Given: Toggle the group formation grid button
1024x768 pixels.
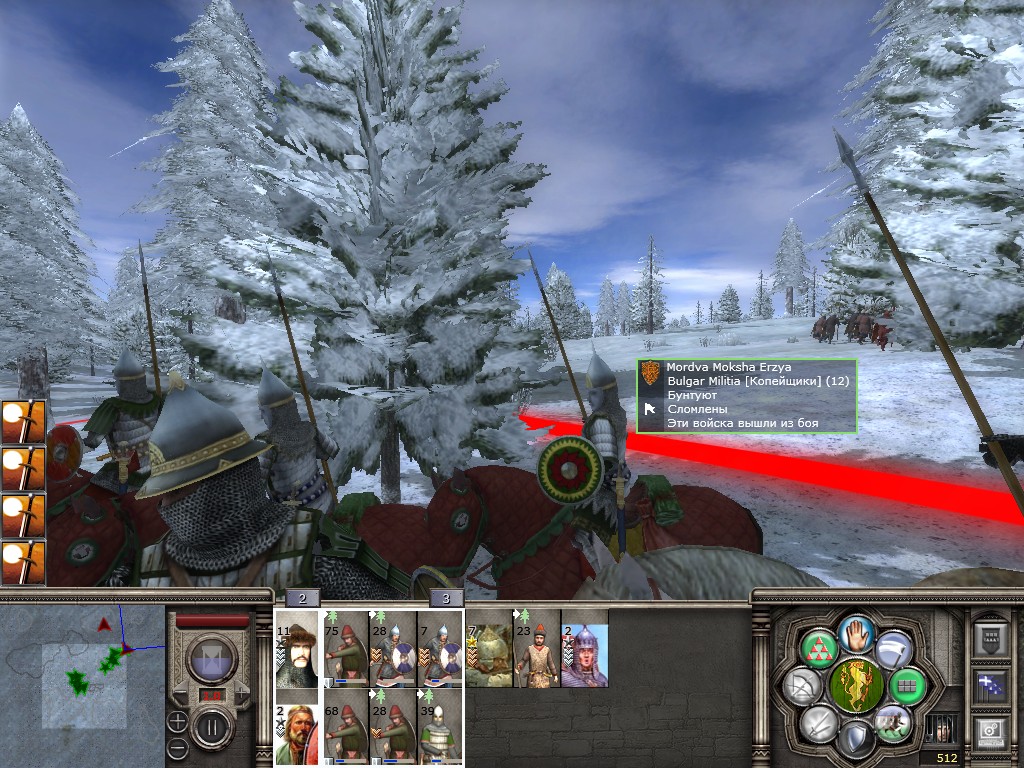Looking at the screenshot, I should pos(908,687).
